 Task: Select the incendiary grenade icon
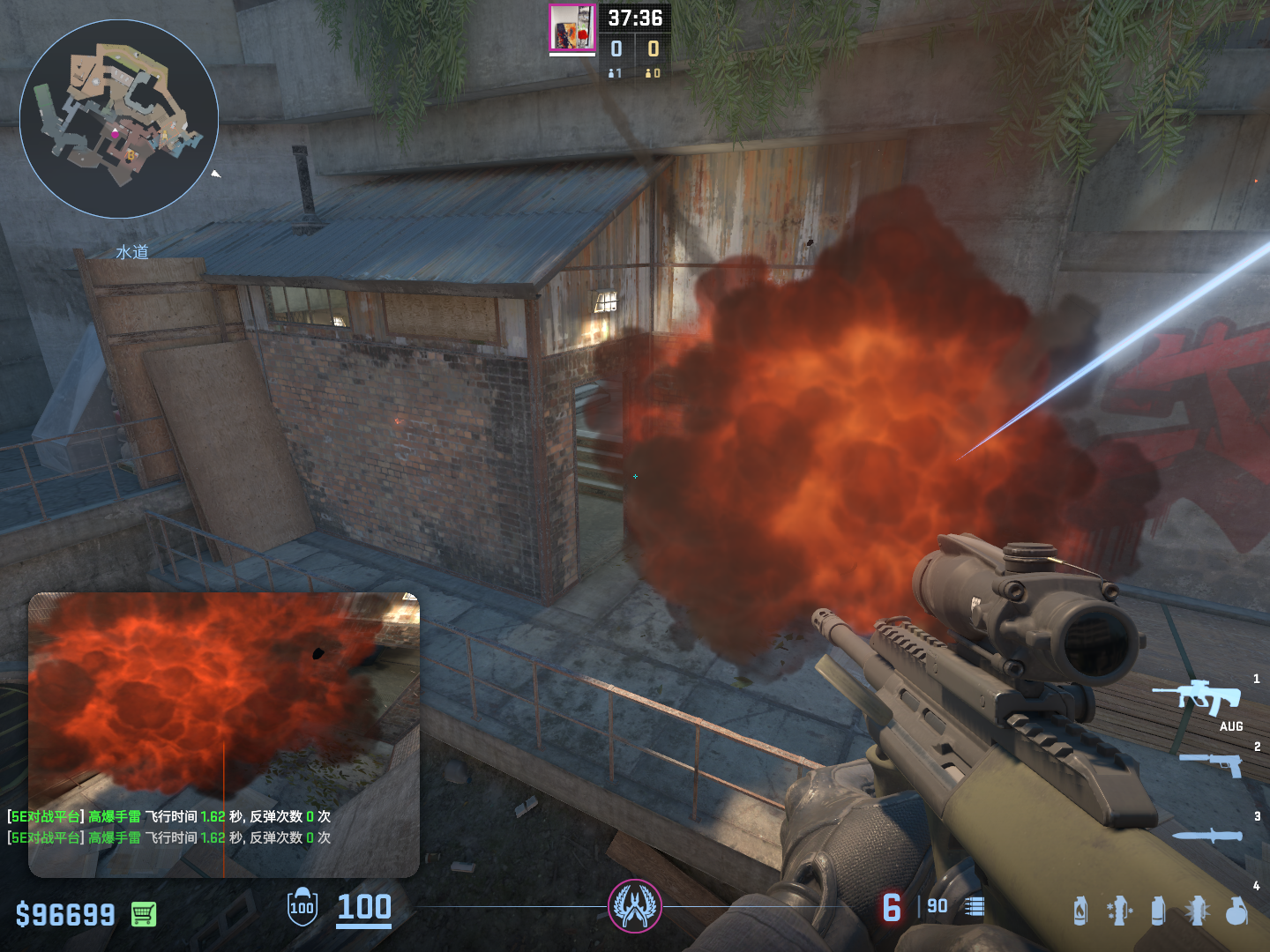1080,911
